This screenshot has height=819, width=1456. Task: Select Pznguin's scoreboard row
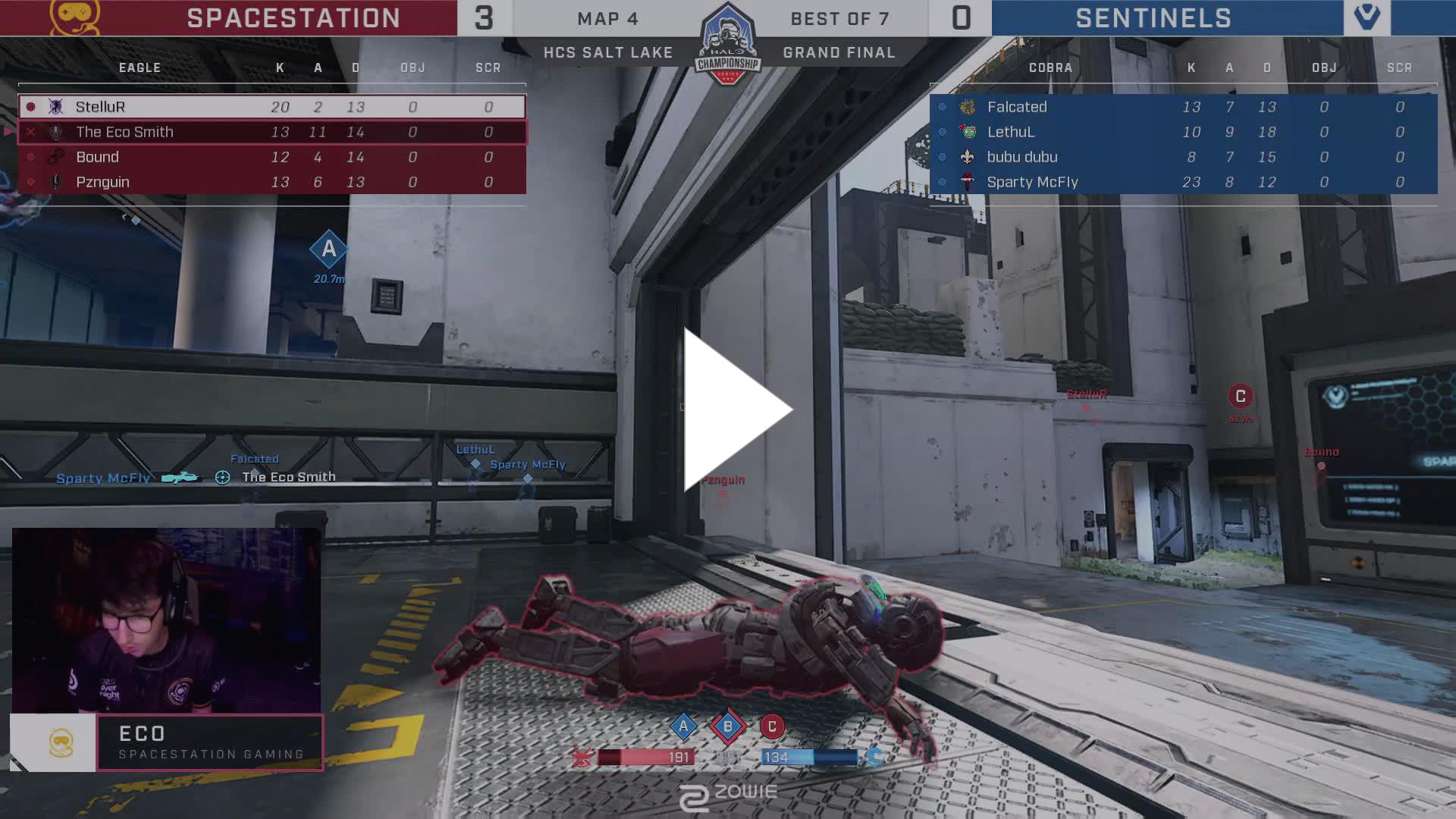click(271, 182)
